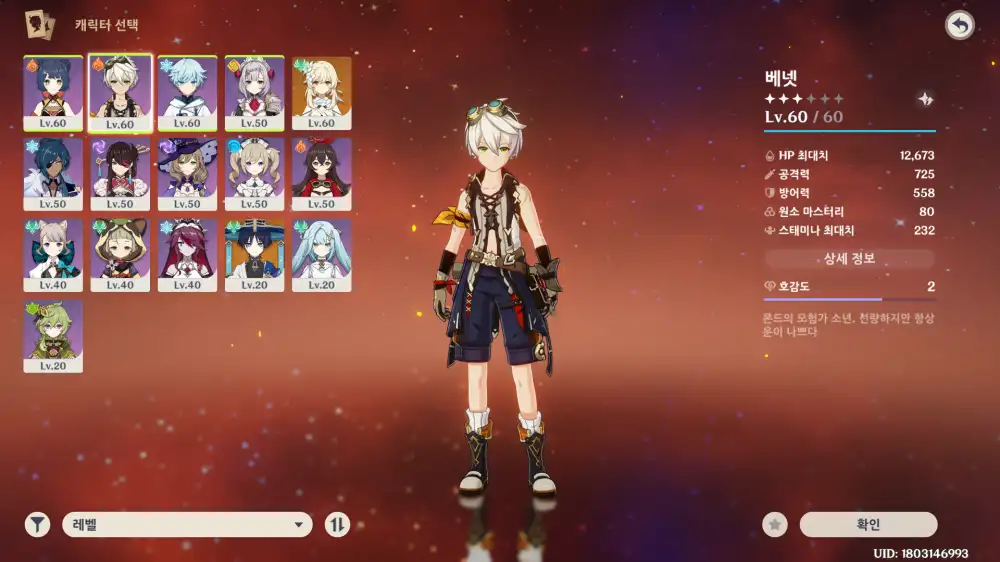Select Lynette's Lv.40 portrait
This screenshot has width=1000, height=562.
tap(53, 255)
